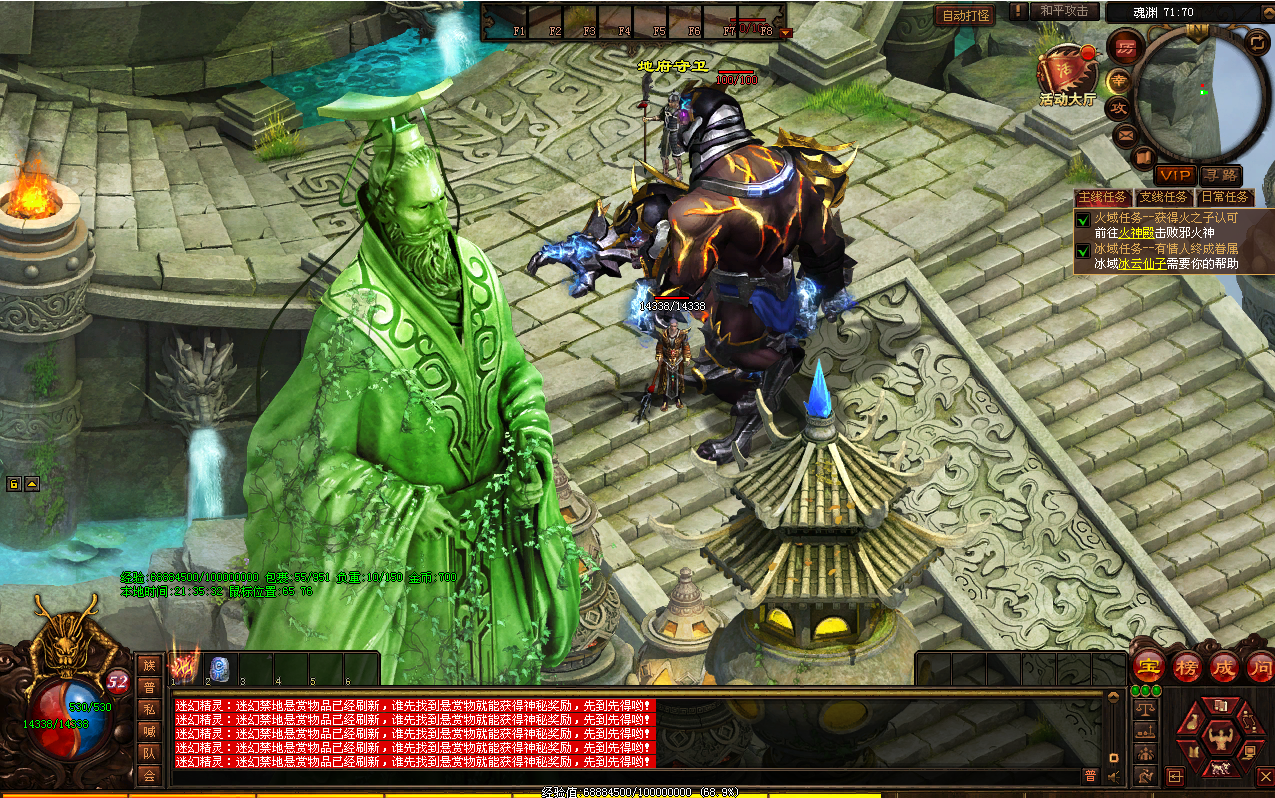Activate the 寻路 pathfinding button
Image resolution: width=1275 pixels, height=798 pixels.
coord(1220,176)
